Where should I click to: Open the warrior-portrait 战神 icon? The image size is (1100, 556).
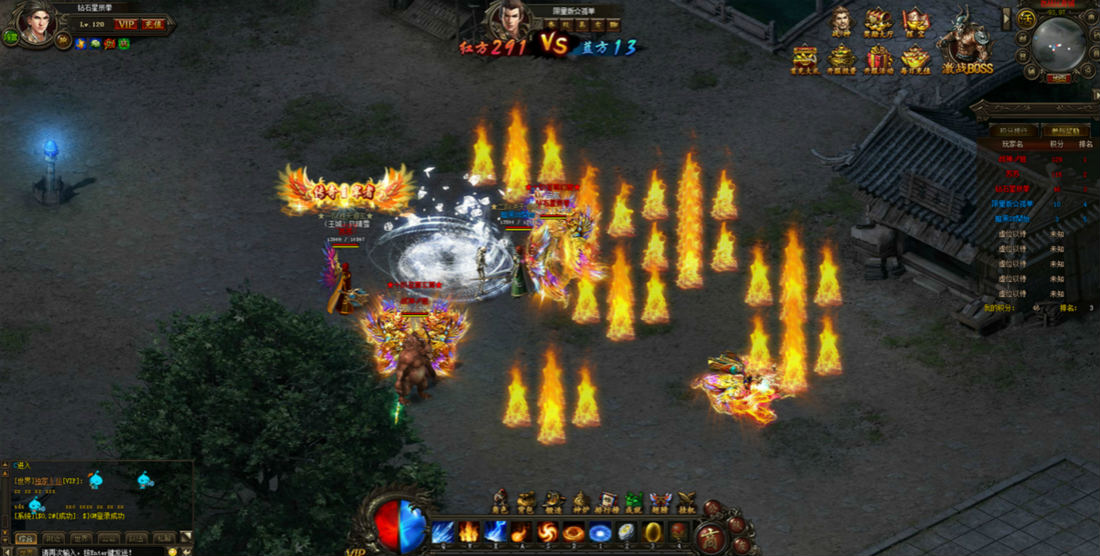(841, 22)
